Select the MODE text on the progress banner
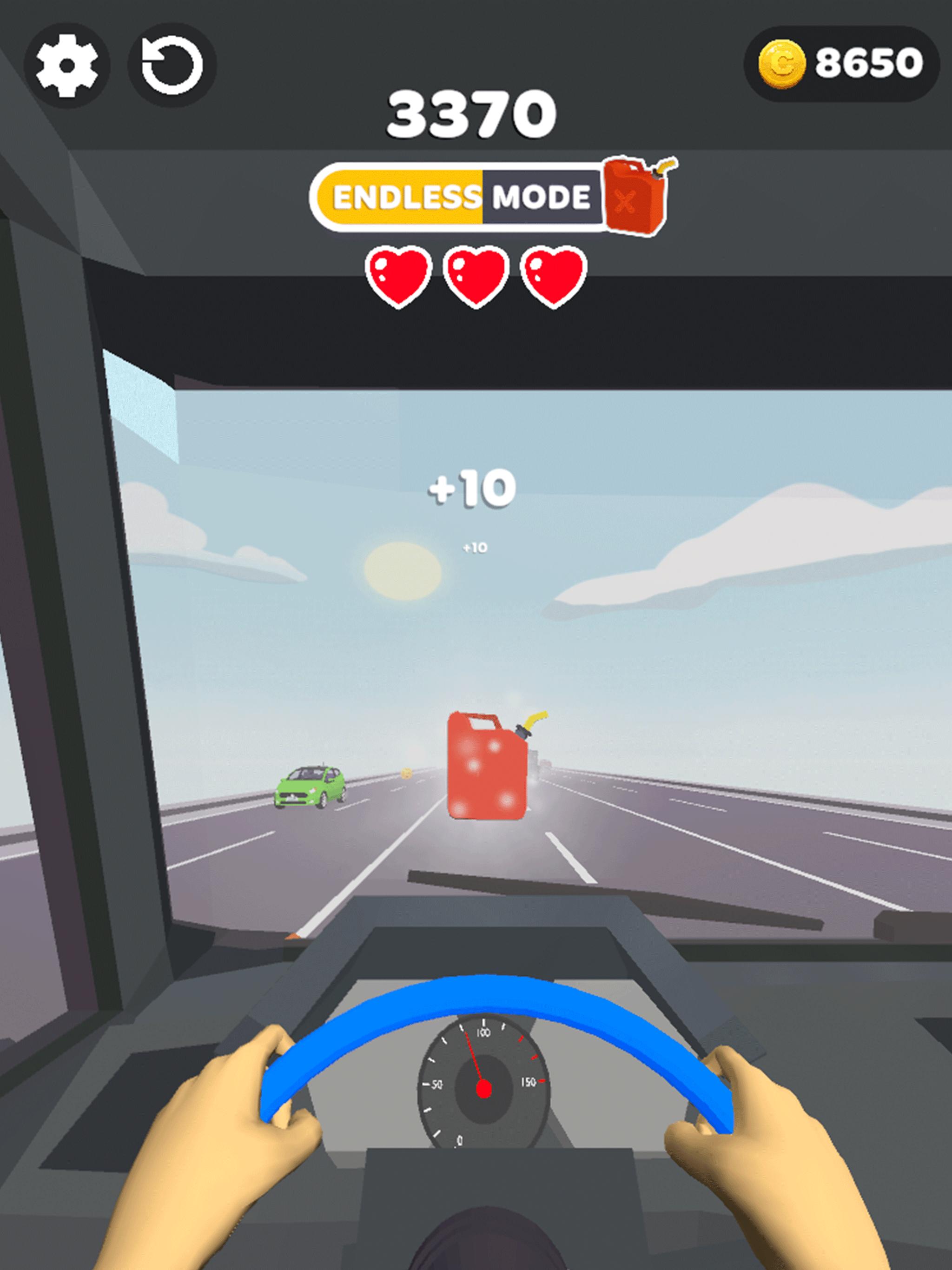952x1270 pixels. point(540,196)
